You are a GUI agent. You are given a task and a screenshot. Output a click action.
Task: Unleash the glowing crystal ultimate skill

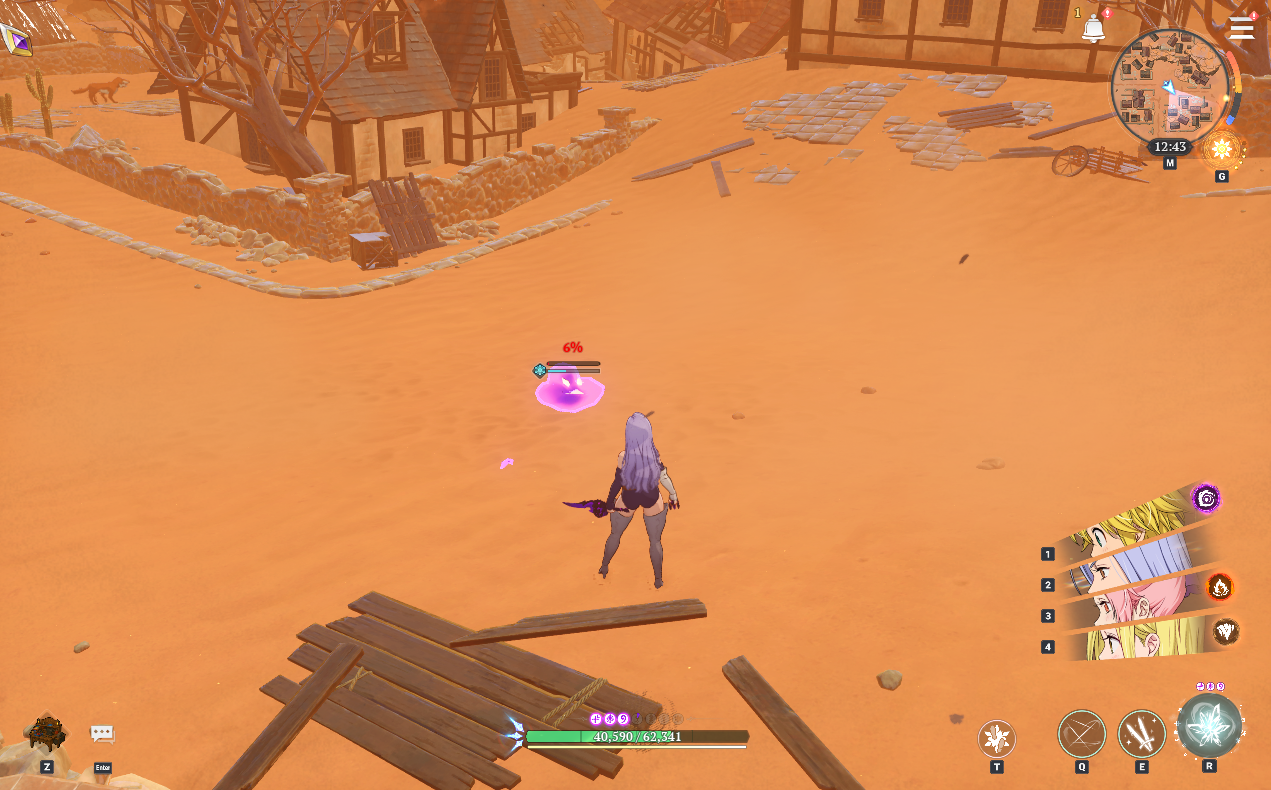point(1209,726)
